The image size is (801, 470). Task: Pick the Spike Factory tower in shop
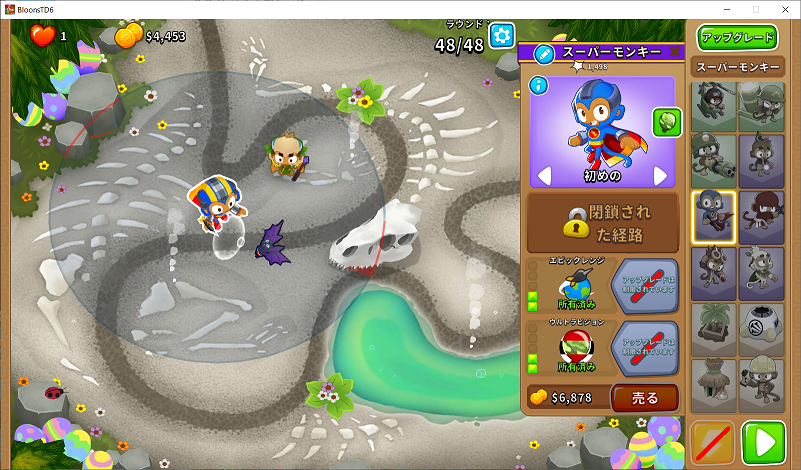[x=761, y=327]
